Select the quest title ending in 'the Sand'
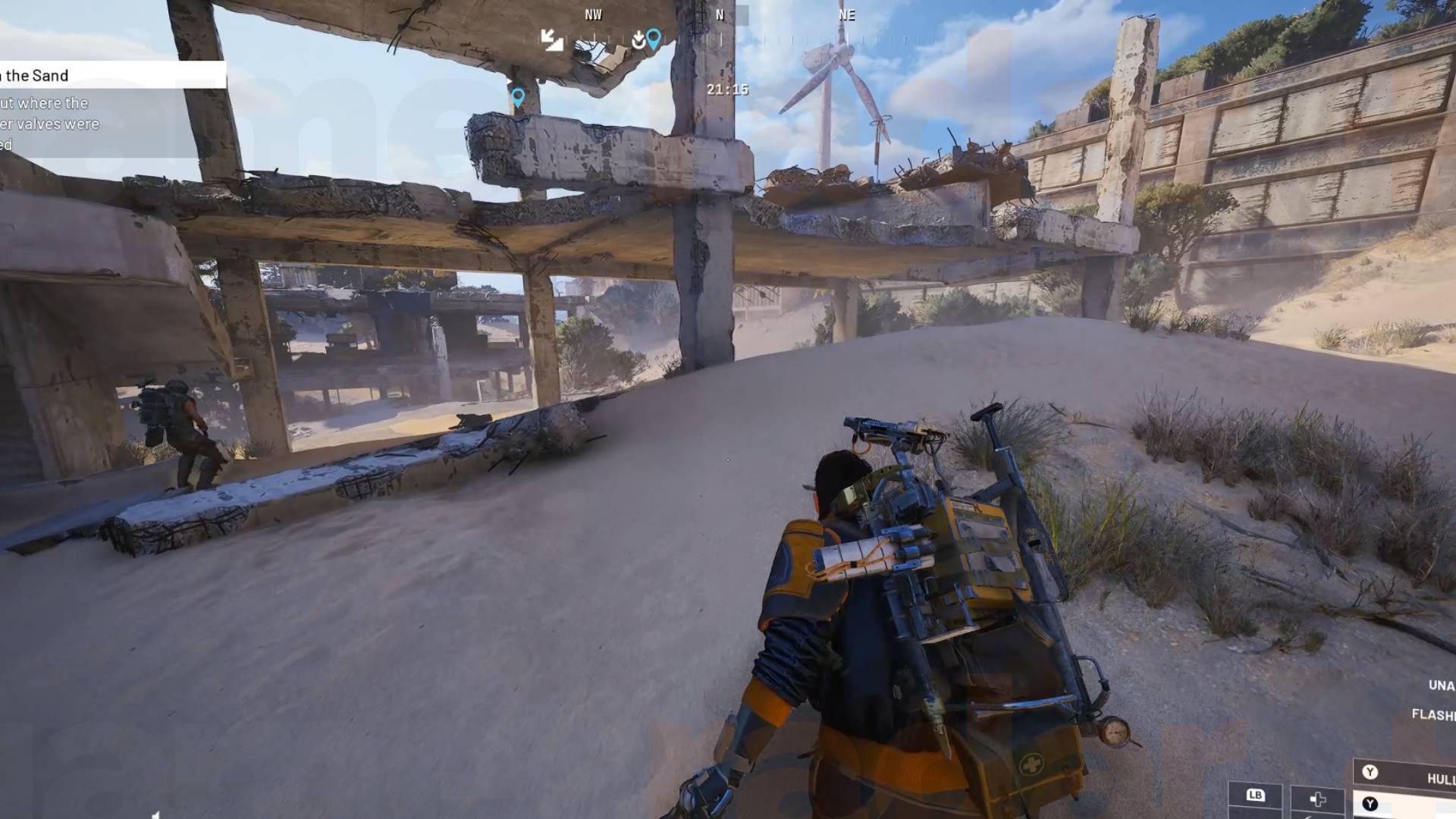 [34, 75]
